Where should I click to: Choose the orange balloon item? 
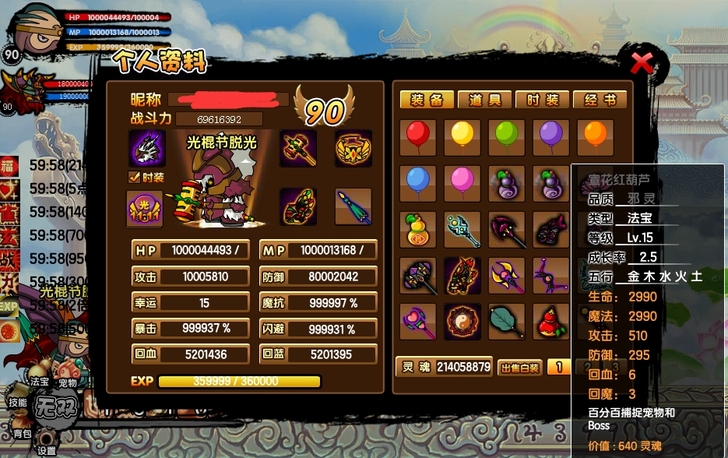tap(594, 135)
